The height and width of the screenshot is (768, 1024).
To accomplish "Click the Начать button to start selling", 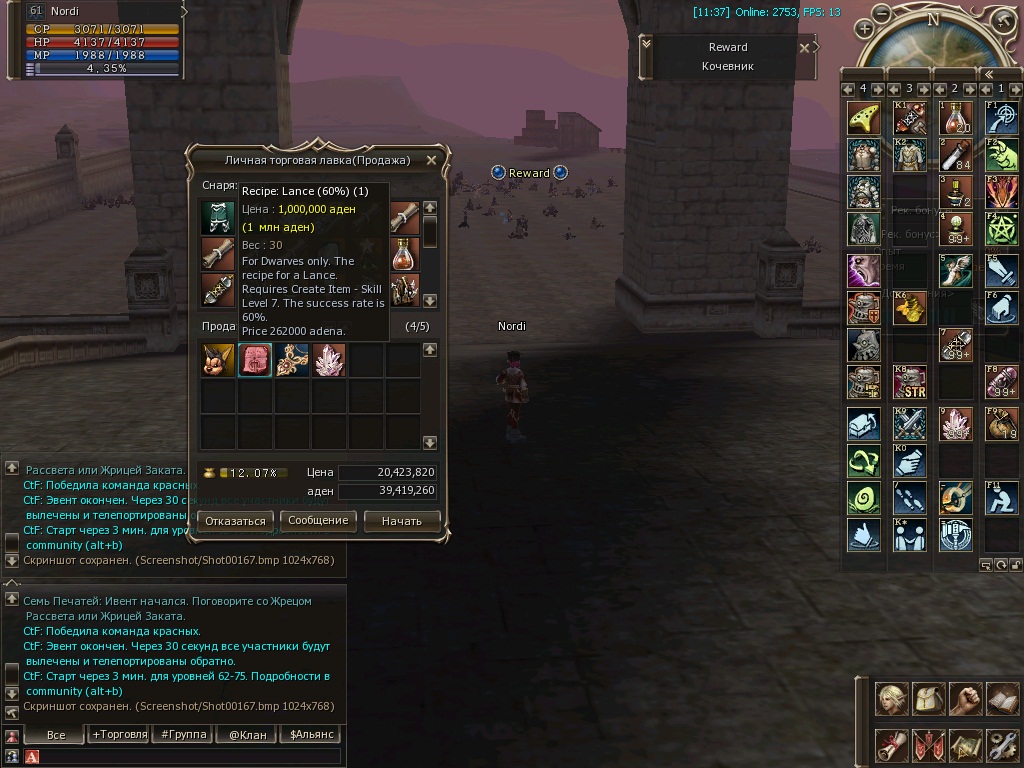I will coord(401,521).
